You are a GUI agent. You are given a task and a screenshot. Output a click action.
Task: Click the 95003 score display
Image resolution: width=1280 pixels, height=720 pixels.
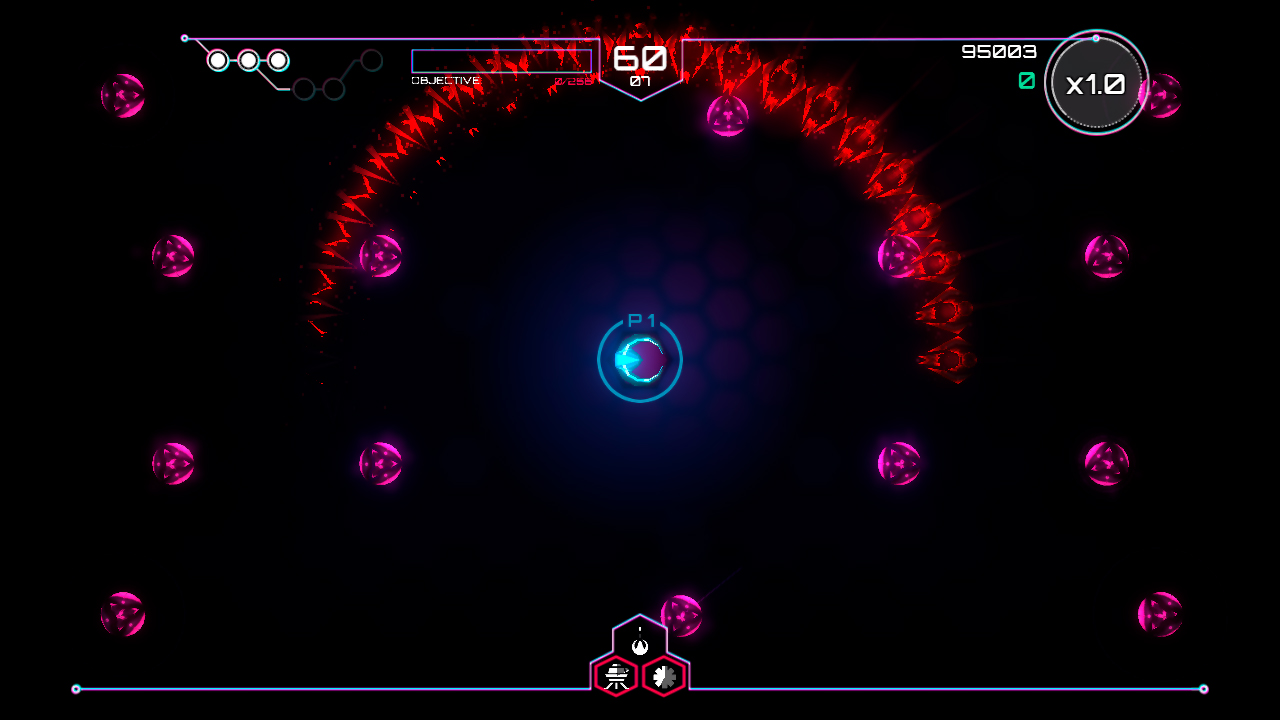point(997,51)
